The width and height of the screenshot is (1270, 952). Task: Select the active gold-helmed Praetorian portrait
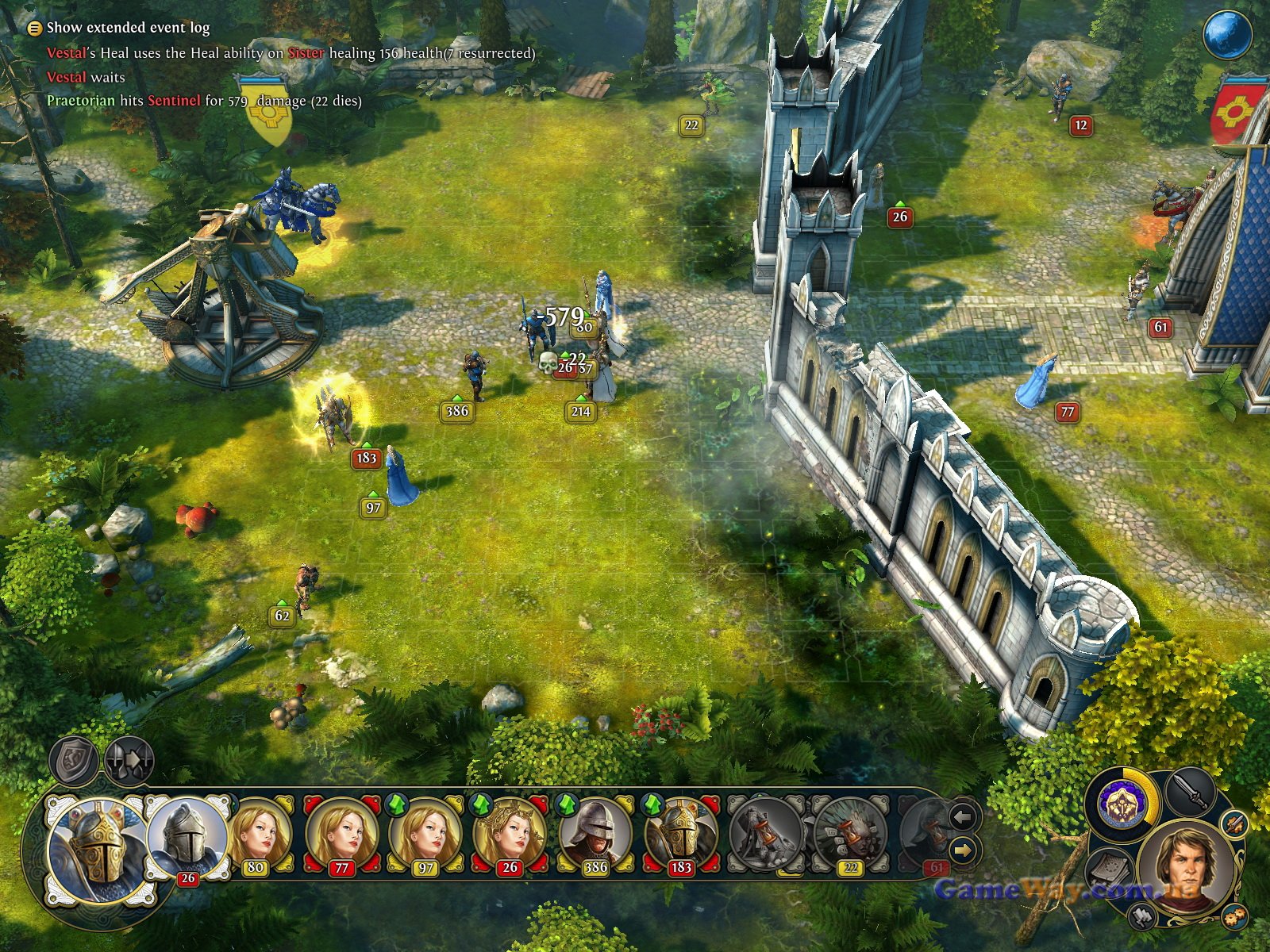coord(94,846)
